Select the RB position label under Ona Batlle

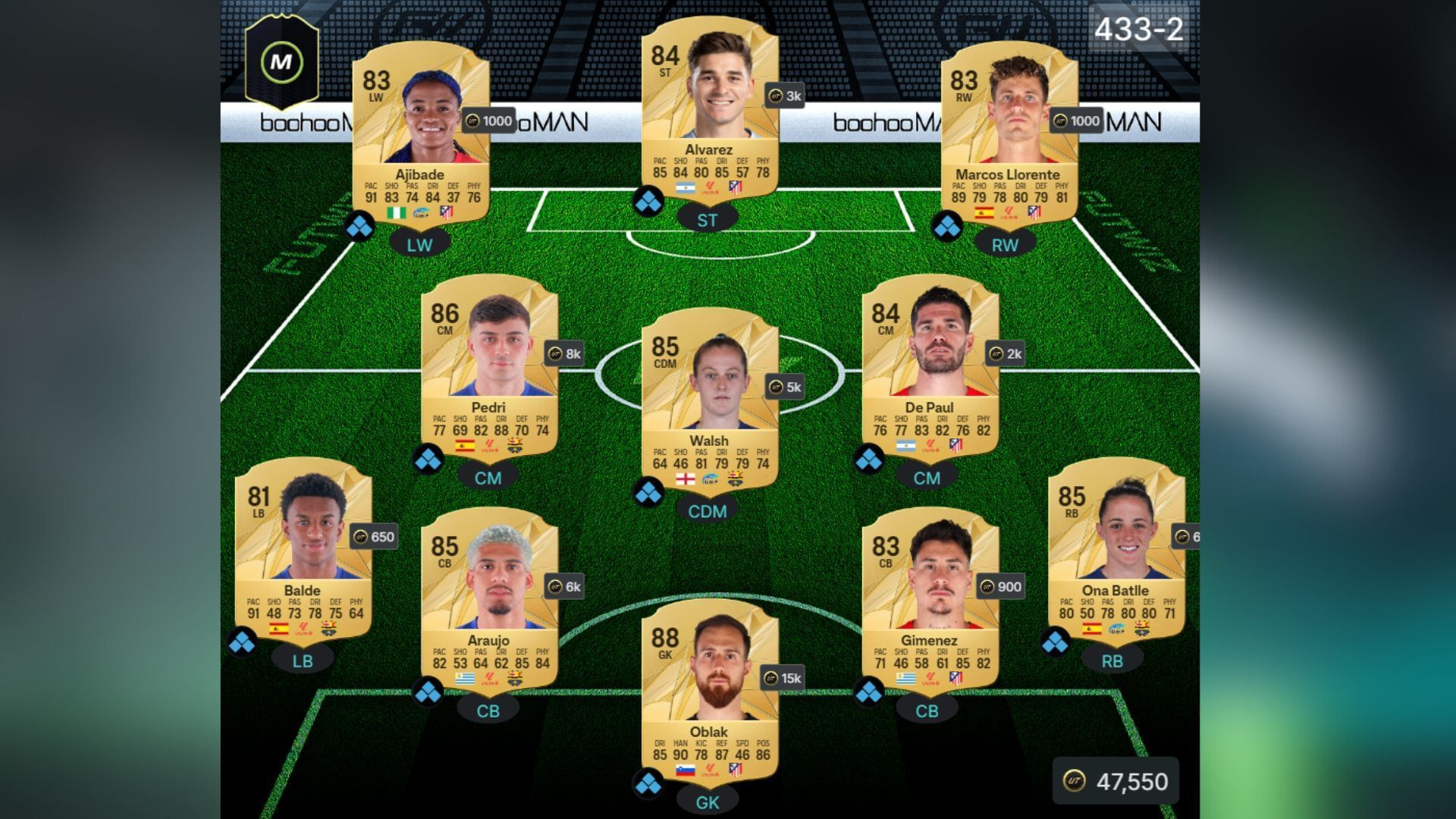point(1112,661)
